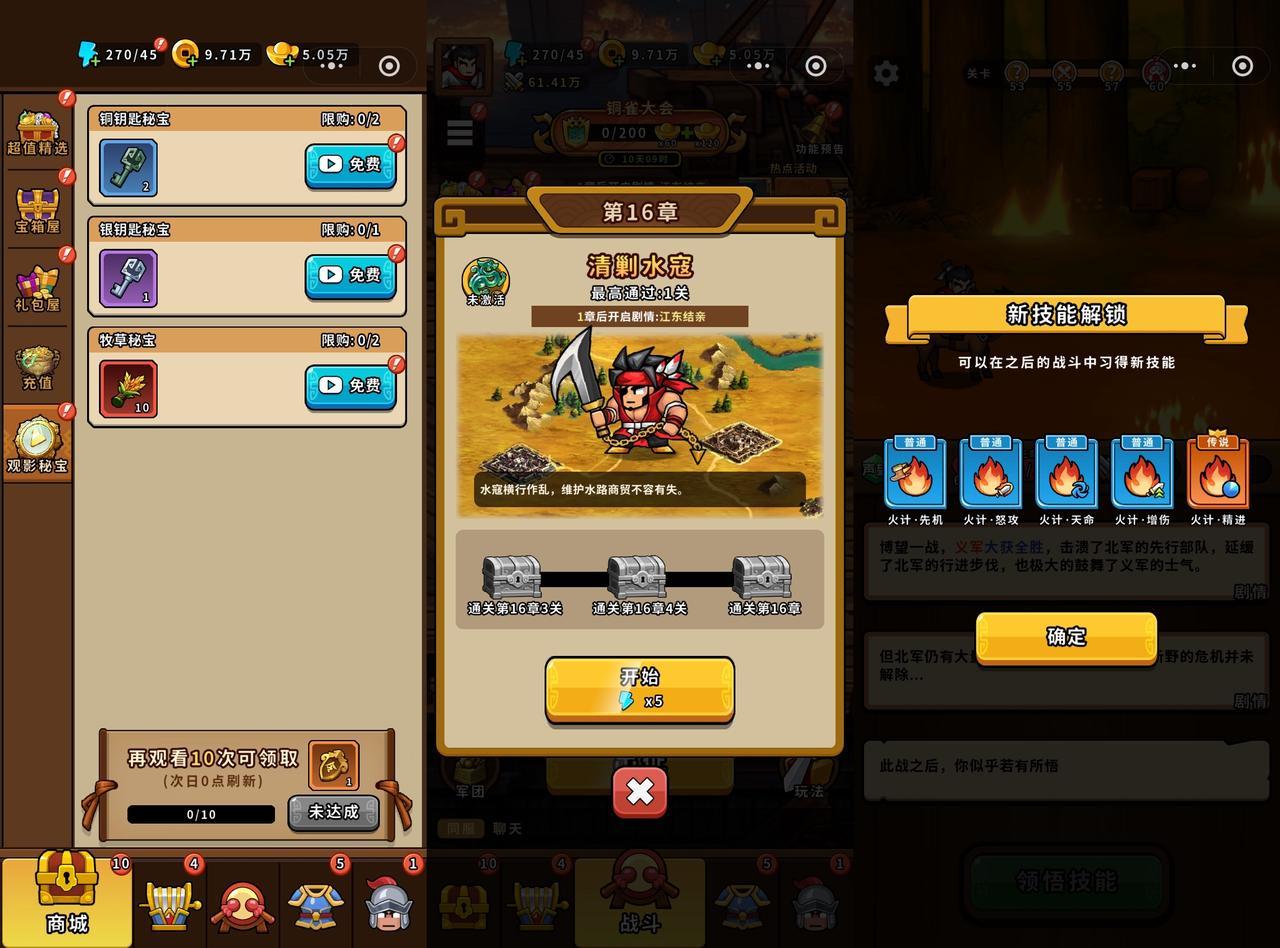The height and width of the screenshot is (948, 1280).
Task: Click the bronze key item icon
Action: tap(127, 166)
